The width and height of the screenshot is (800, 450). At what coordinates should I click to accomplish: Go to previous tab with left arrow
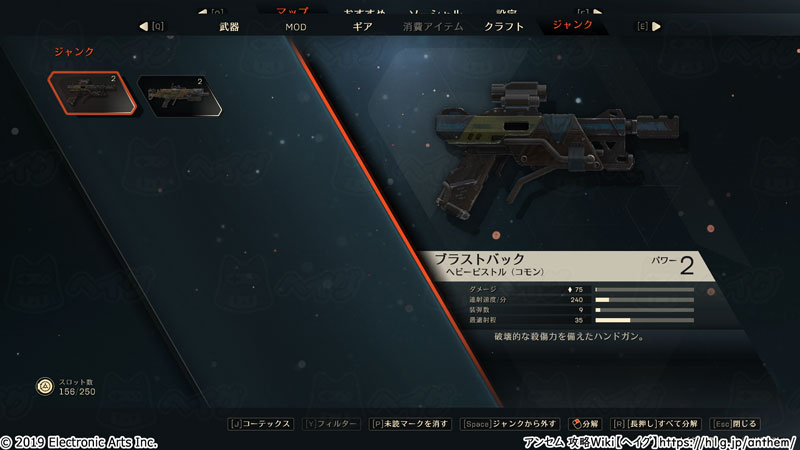tap(144, 26)
